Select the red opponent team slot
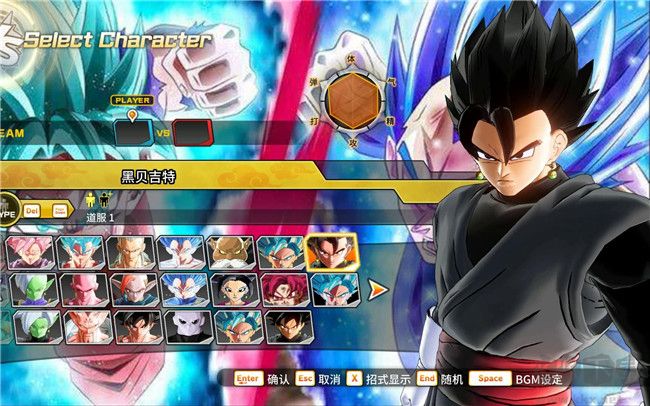Image resolution: width=650 pixels, height=406 pixels. 191,132
